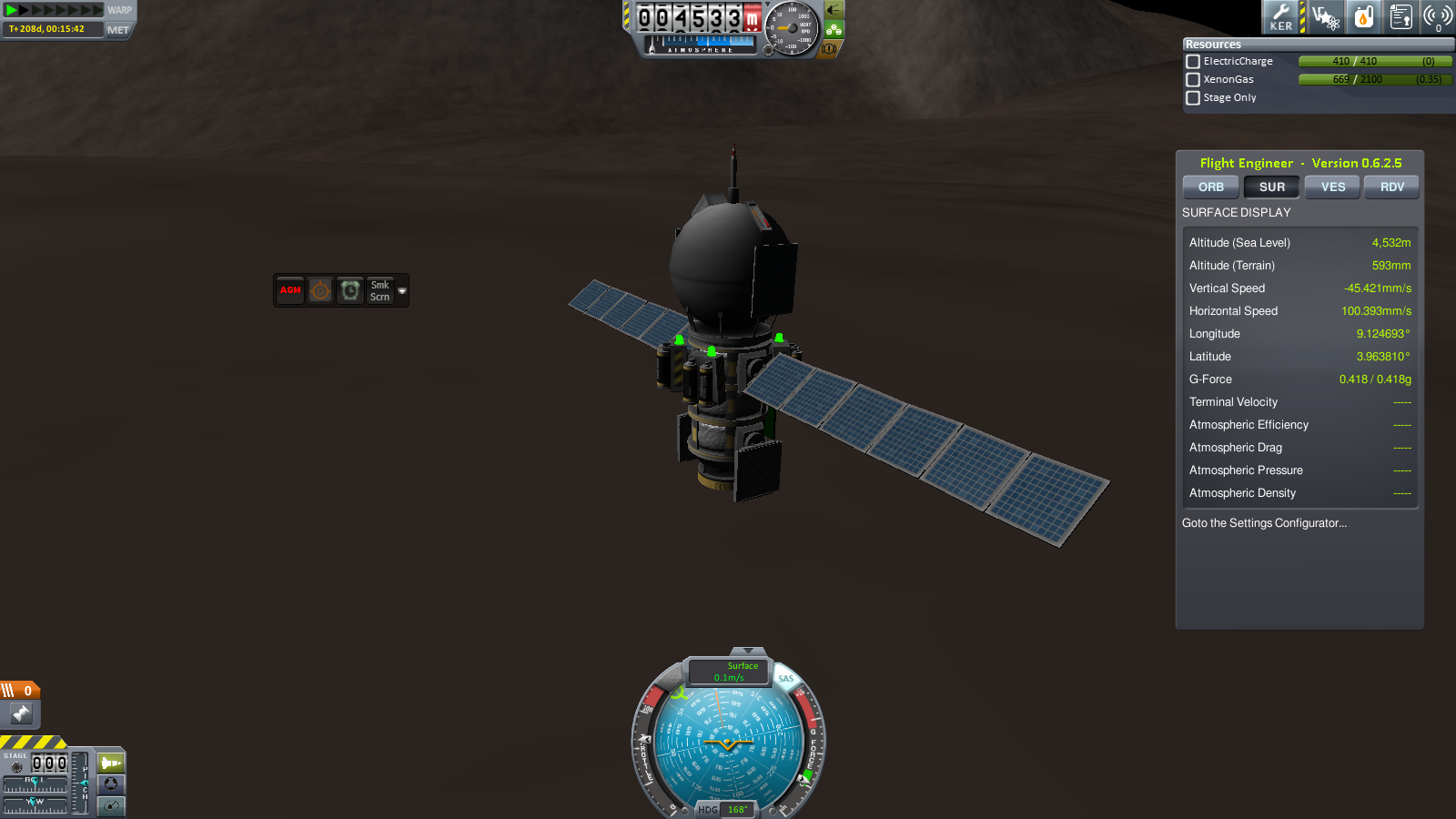Go to the Settings Configurator link

click(x=1264, y=523)
